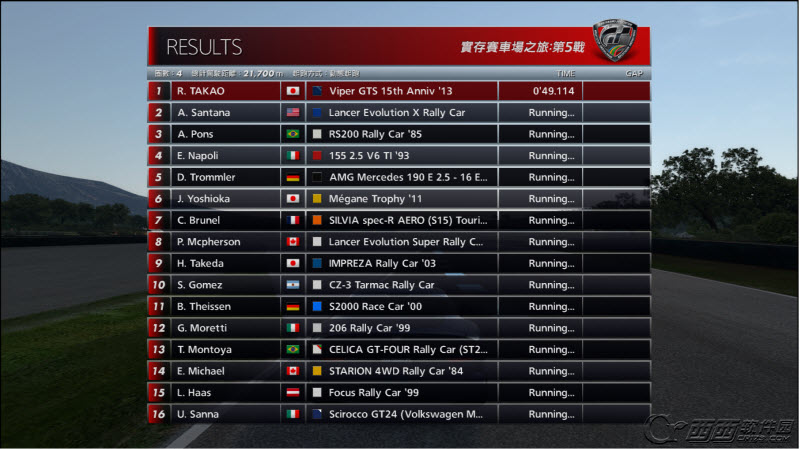Select R. TAKAO's Viper GTS result row
The height and width of the screenshot is (449, 800).
tap(398, 91)
